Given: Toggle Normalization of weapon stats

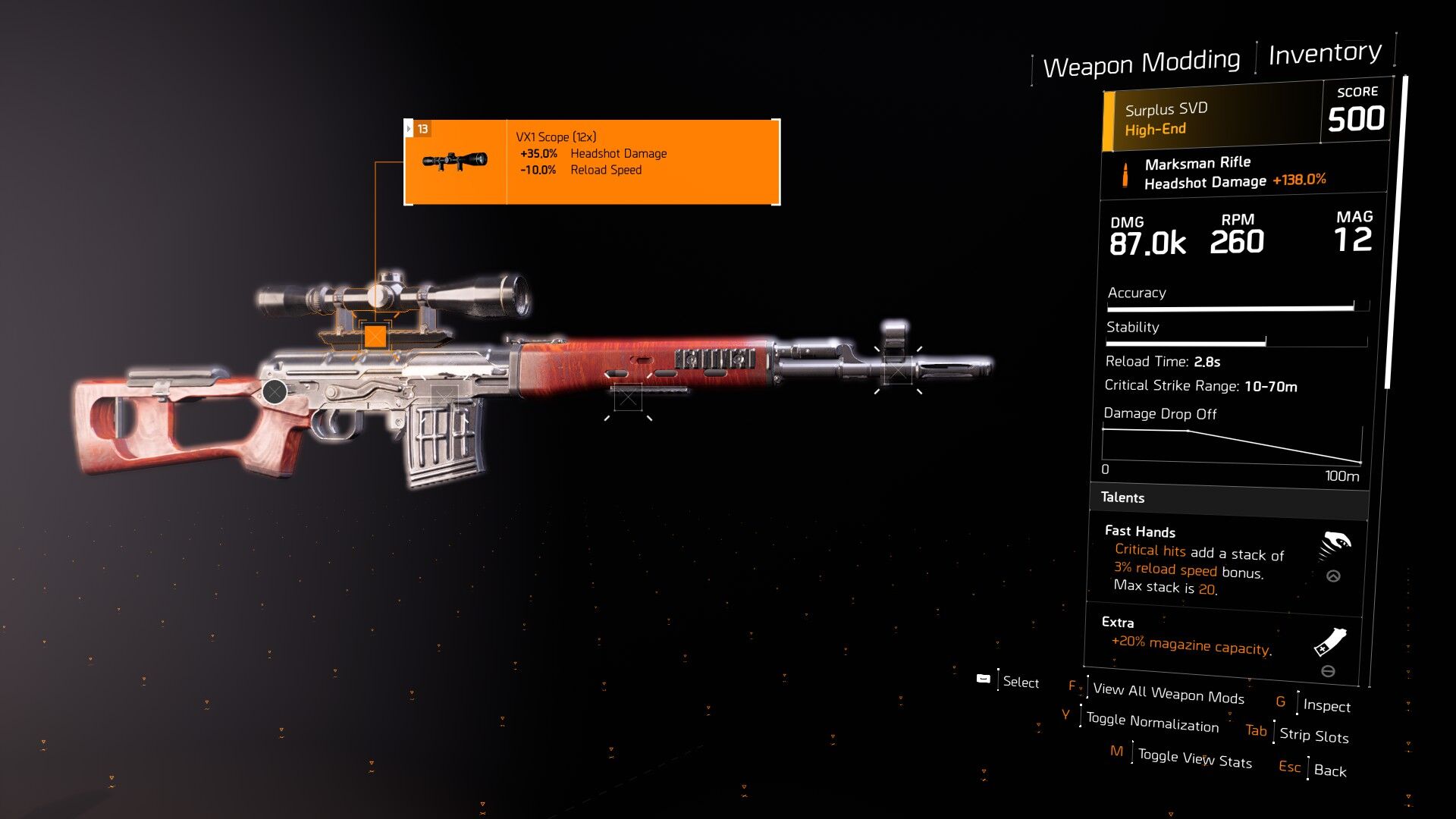Looking at the screenshot, I should [1152, 722].
